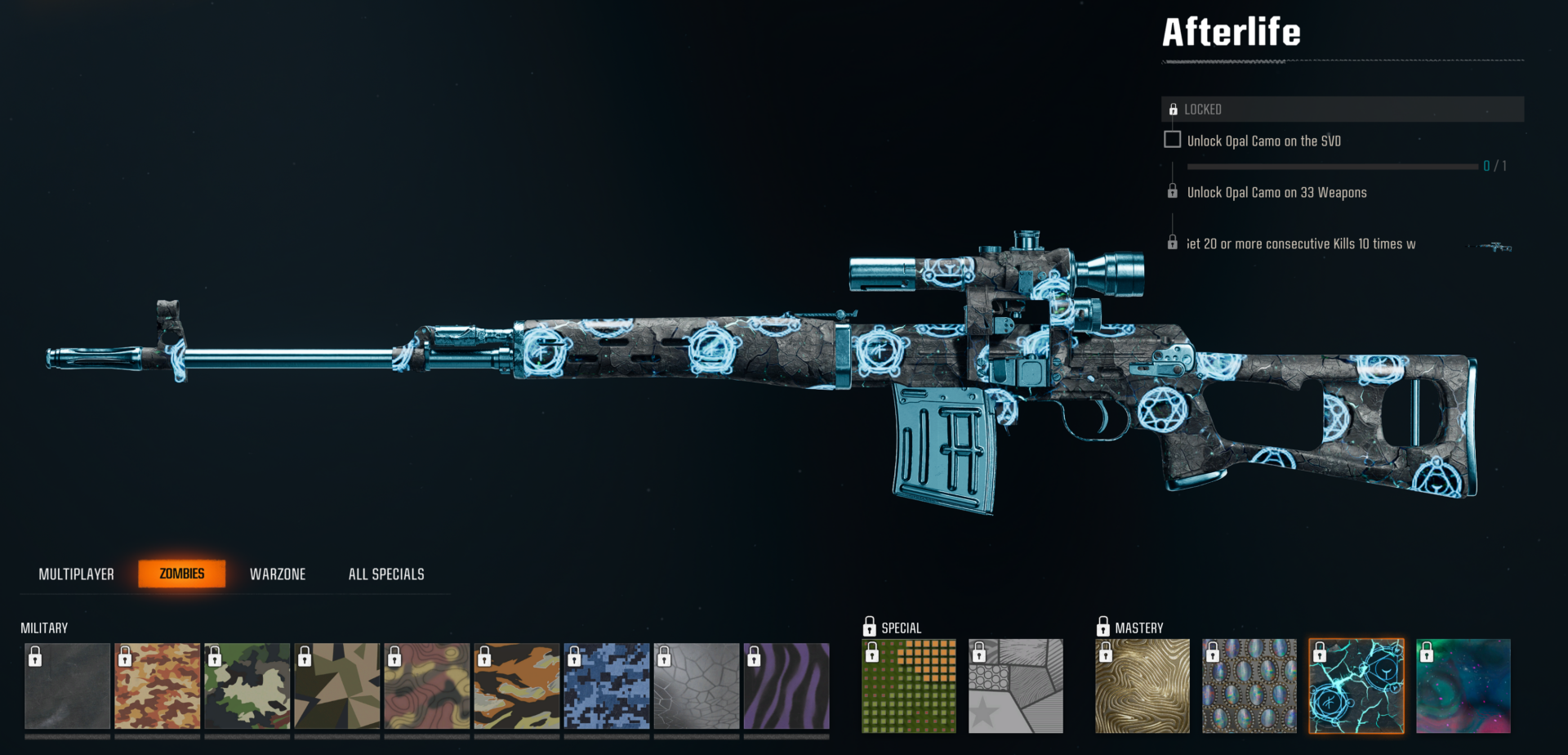Viewport: 1568px width, 755px height.
Task: Choose the orange and tan woodland camo
Action: click(x=157, y=686)
